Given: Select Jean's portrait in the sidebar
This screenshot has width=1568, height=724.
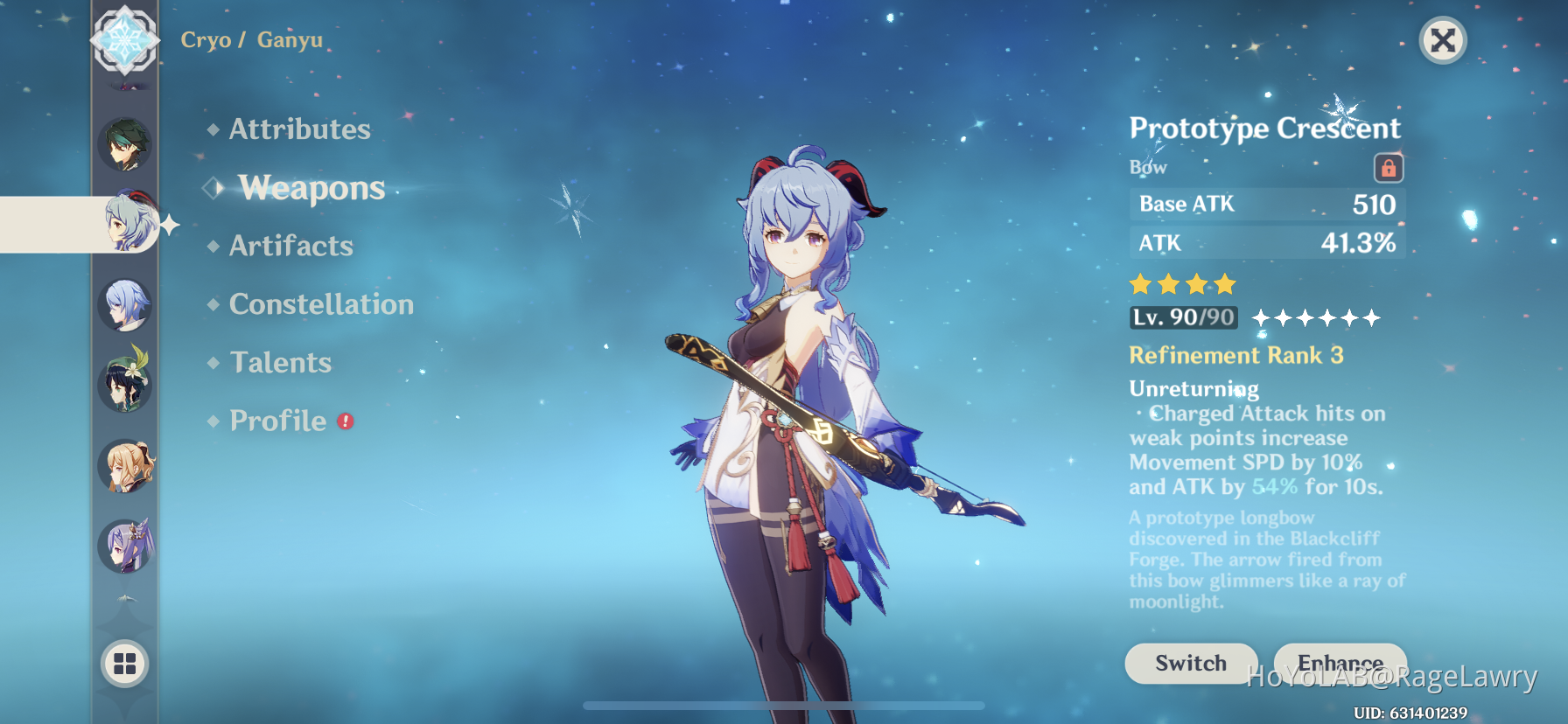Looking at the screenshot, I should pyautogui.click(x=125, y=466).
